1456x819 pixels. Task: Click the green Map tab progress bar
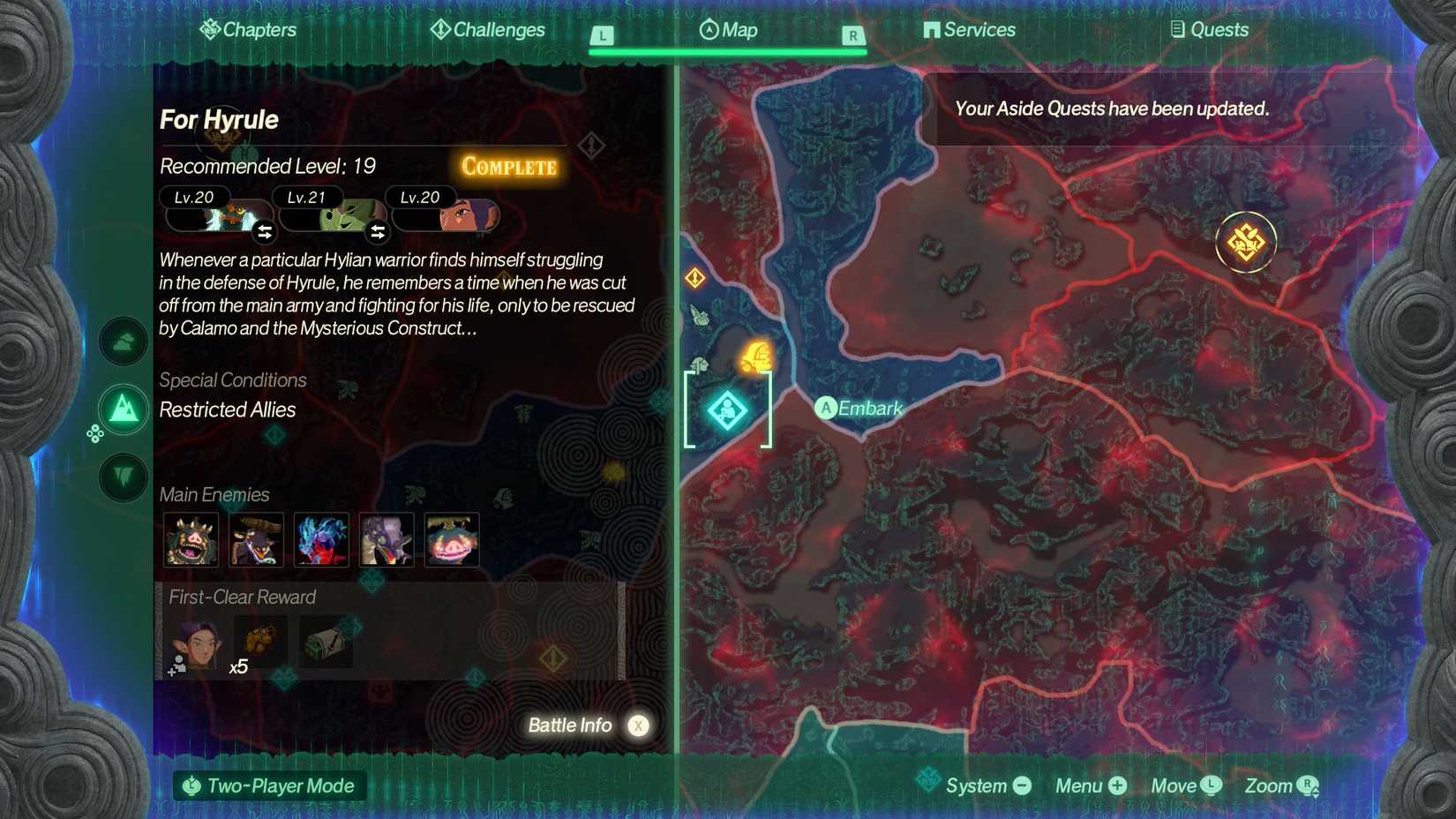tap(726, 50)
